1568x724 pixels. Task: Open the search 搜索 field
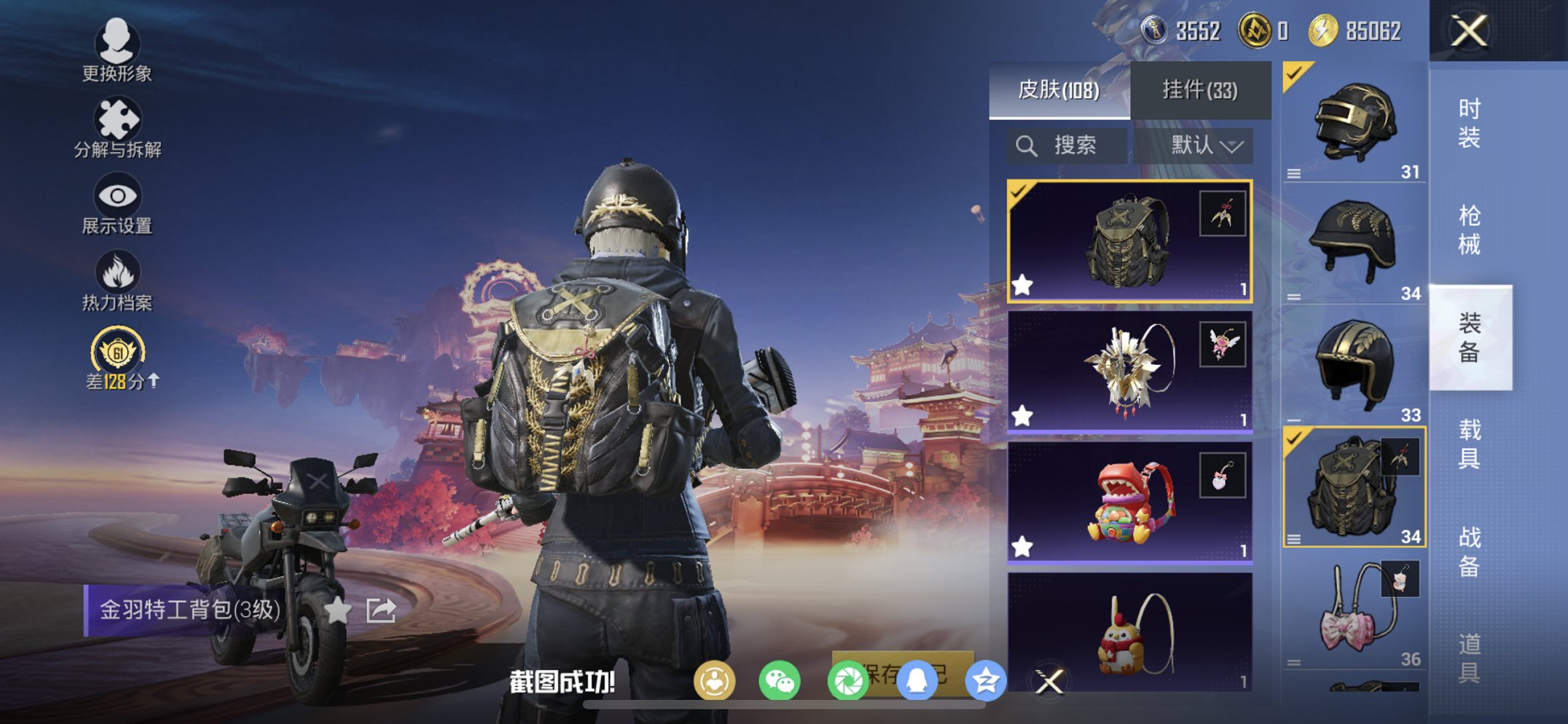1065,144
